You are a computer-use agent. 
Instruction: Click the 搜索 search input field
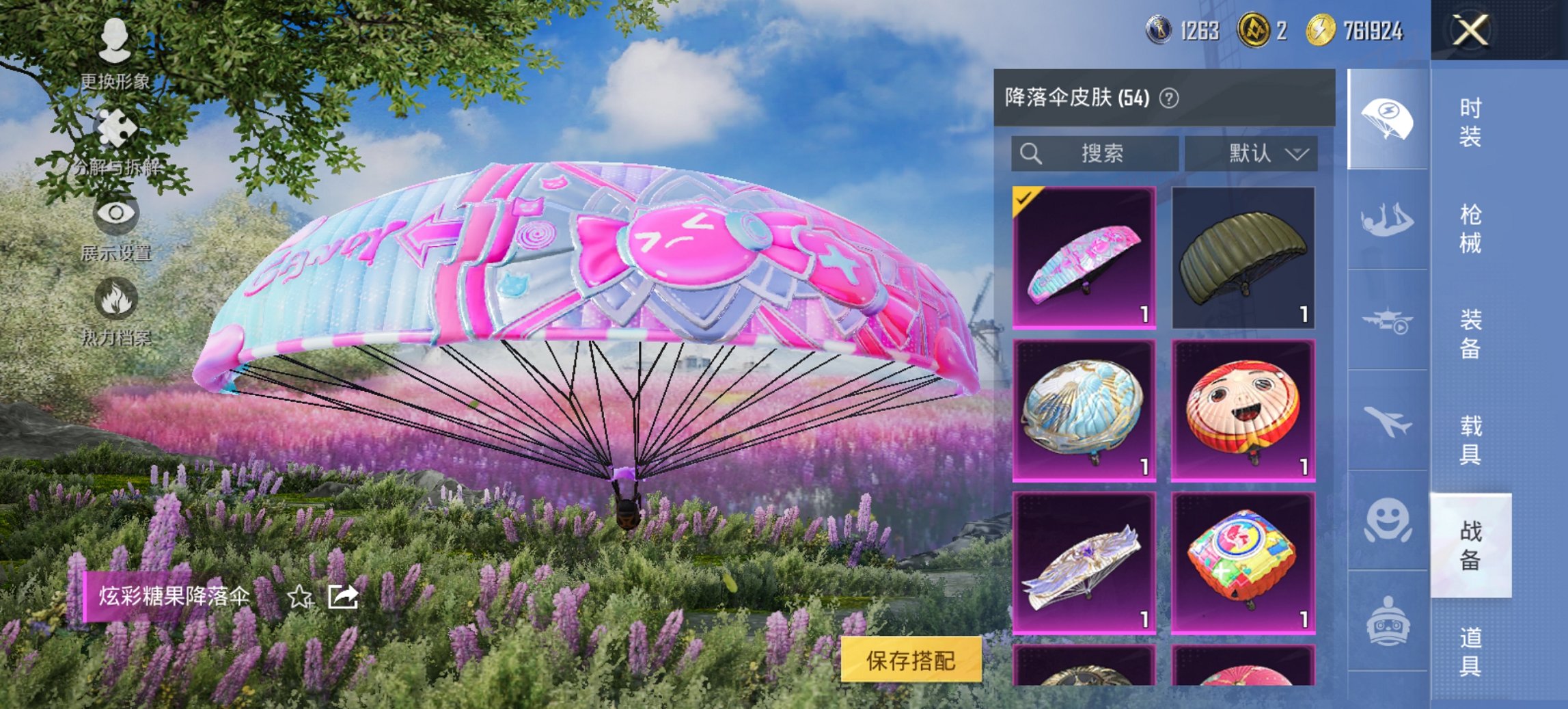tap(1093, 153)
